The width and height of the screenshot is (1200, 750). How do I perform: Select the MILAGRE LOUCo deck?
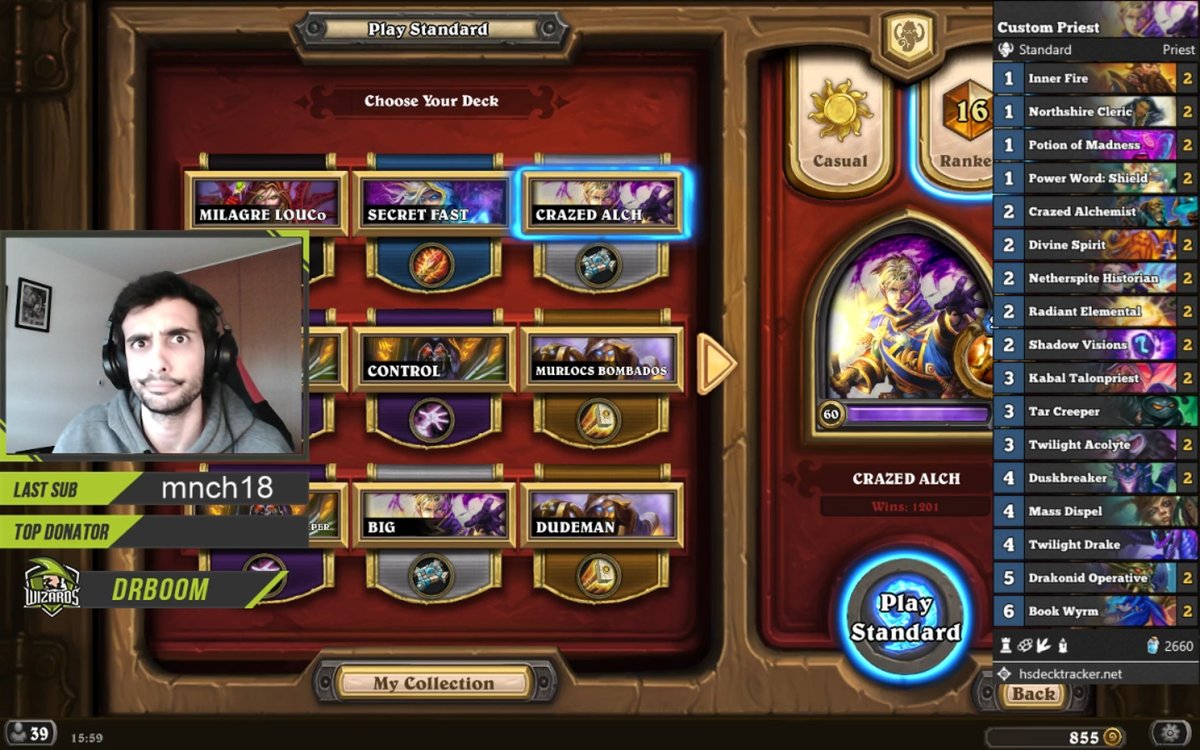265,204
